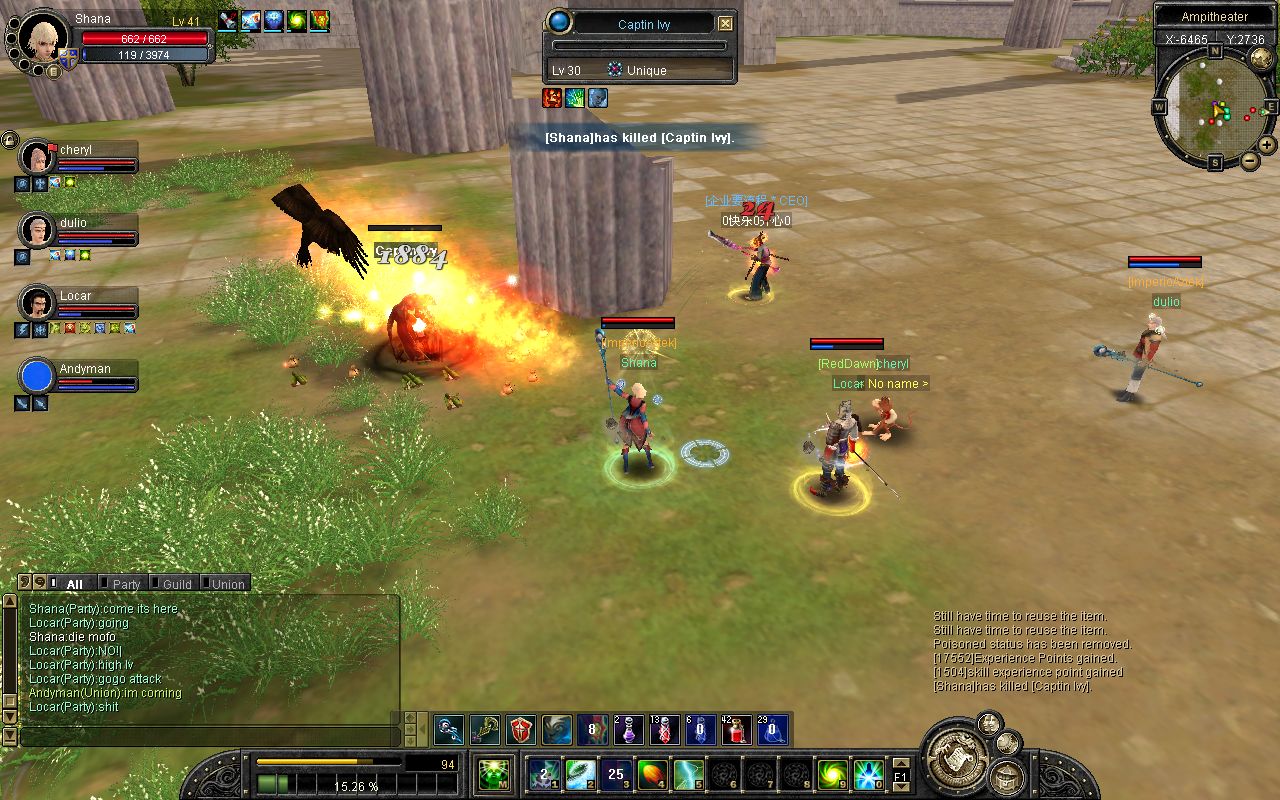The width and height of the screenshot is (1280, 800).
Task: Close the Captin Ivy target window
Action: click(x=726, y=24)
